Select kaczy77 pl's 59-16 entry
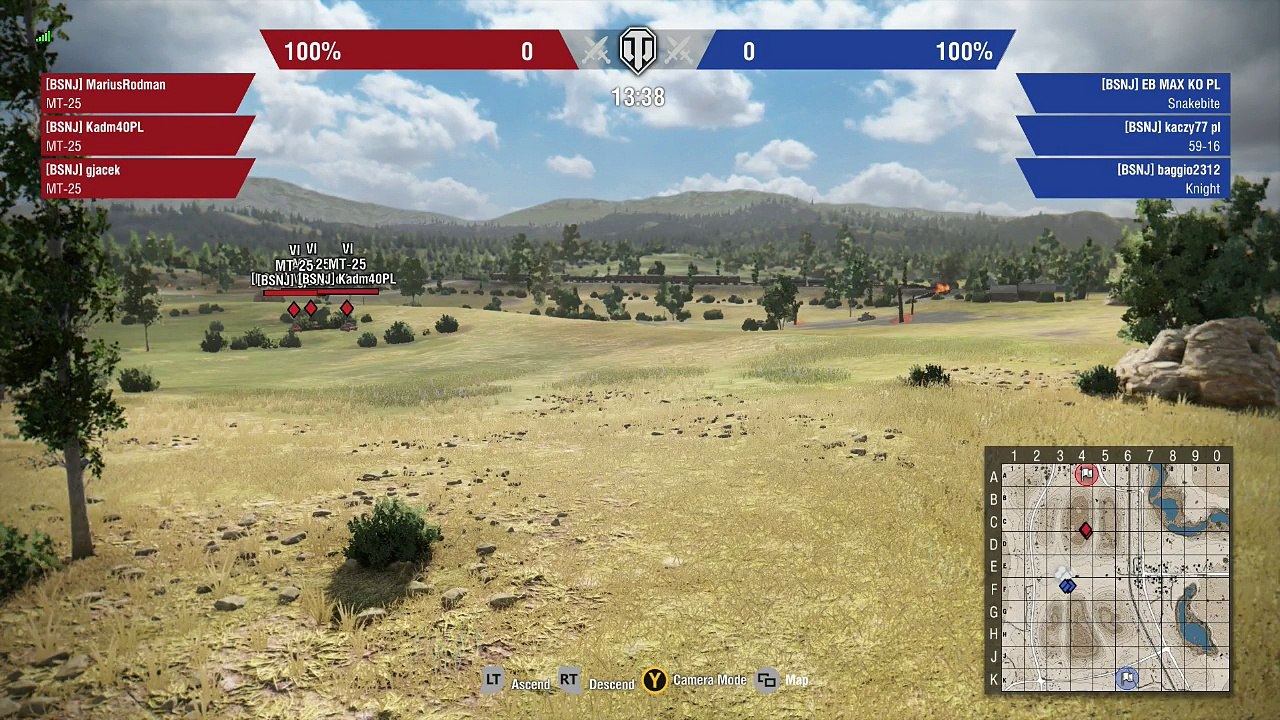 (x=1125, y=136)
